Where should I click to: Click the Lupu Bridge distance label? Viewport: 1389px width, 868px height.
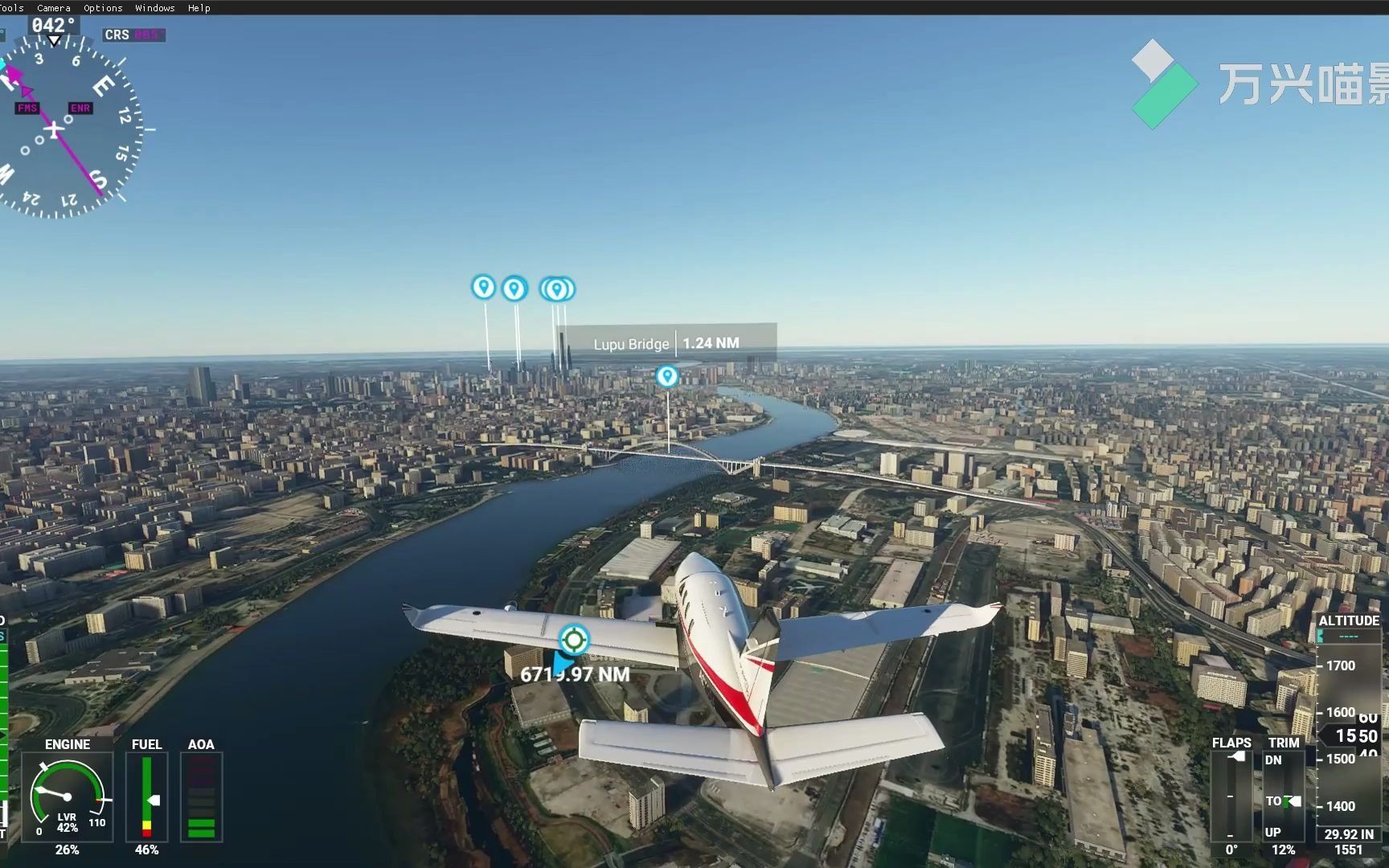click(668, 343)
